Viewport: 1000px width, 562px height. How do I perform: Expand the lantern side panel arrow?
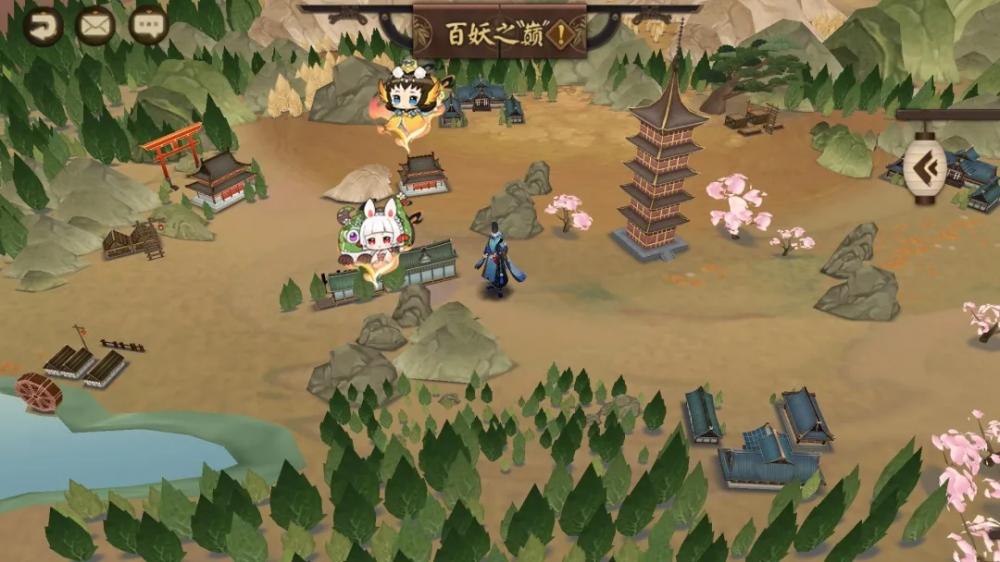click(x=925, y=166)
